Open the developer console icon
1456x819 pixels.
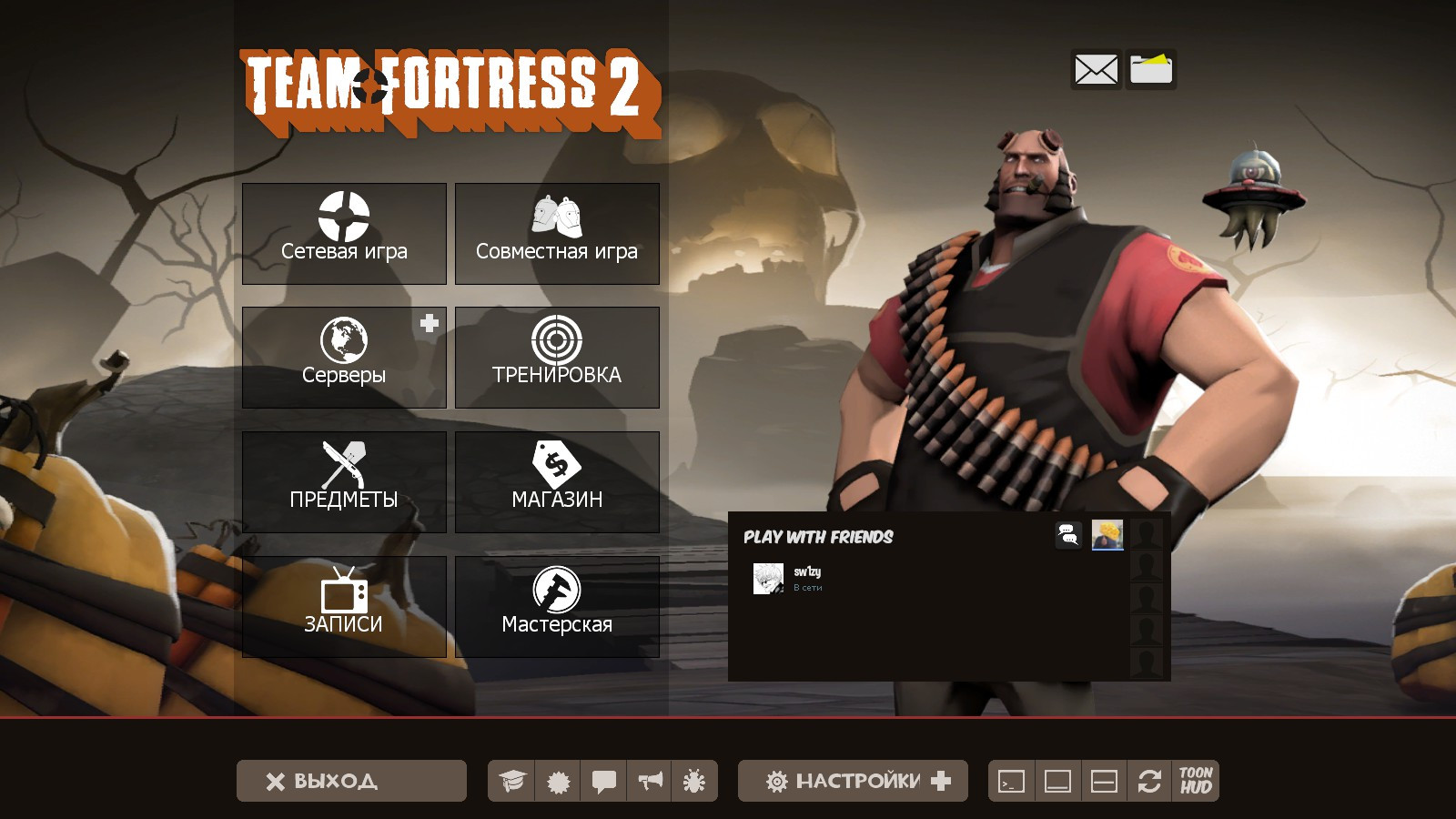(1011, 780)
